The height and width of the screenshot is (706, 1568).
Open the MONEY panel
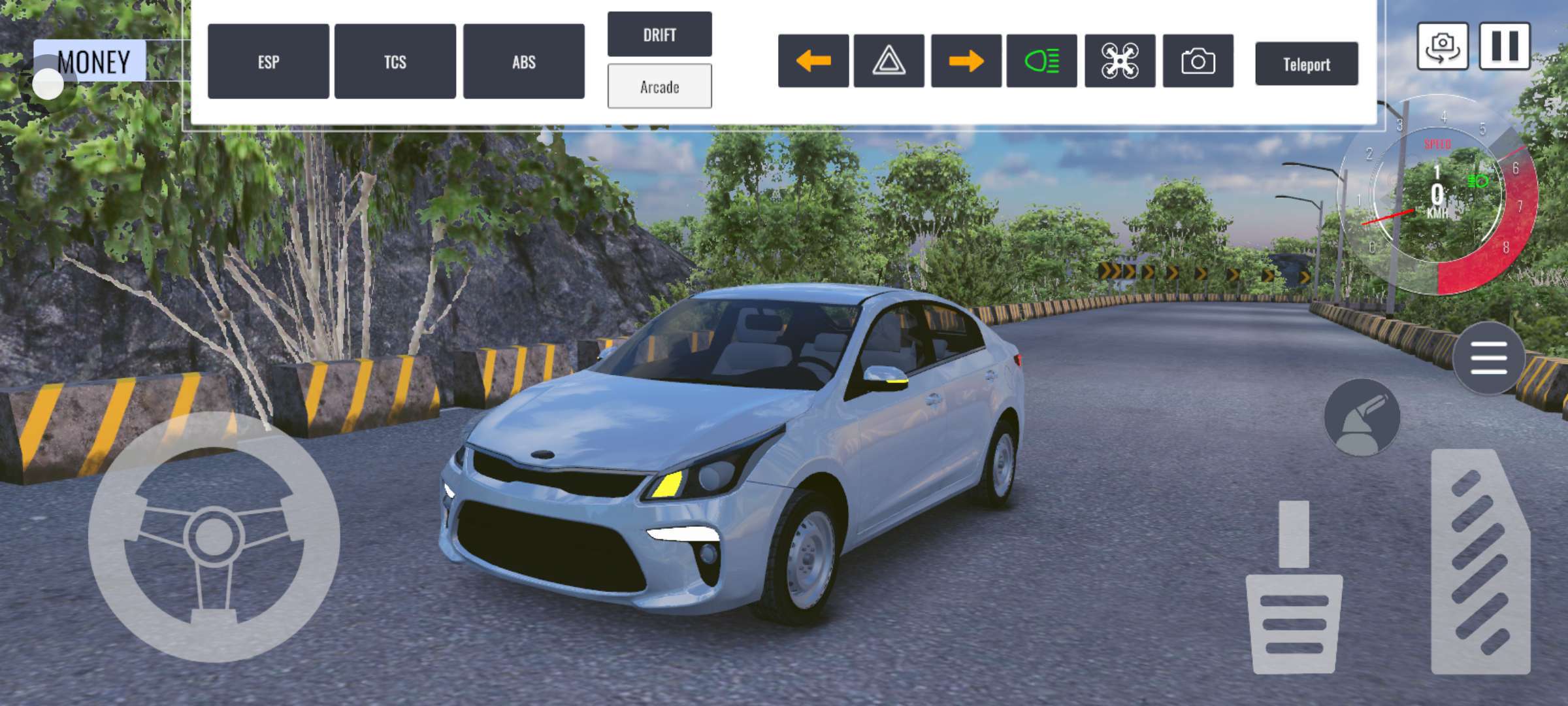[x=91, y=61]
